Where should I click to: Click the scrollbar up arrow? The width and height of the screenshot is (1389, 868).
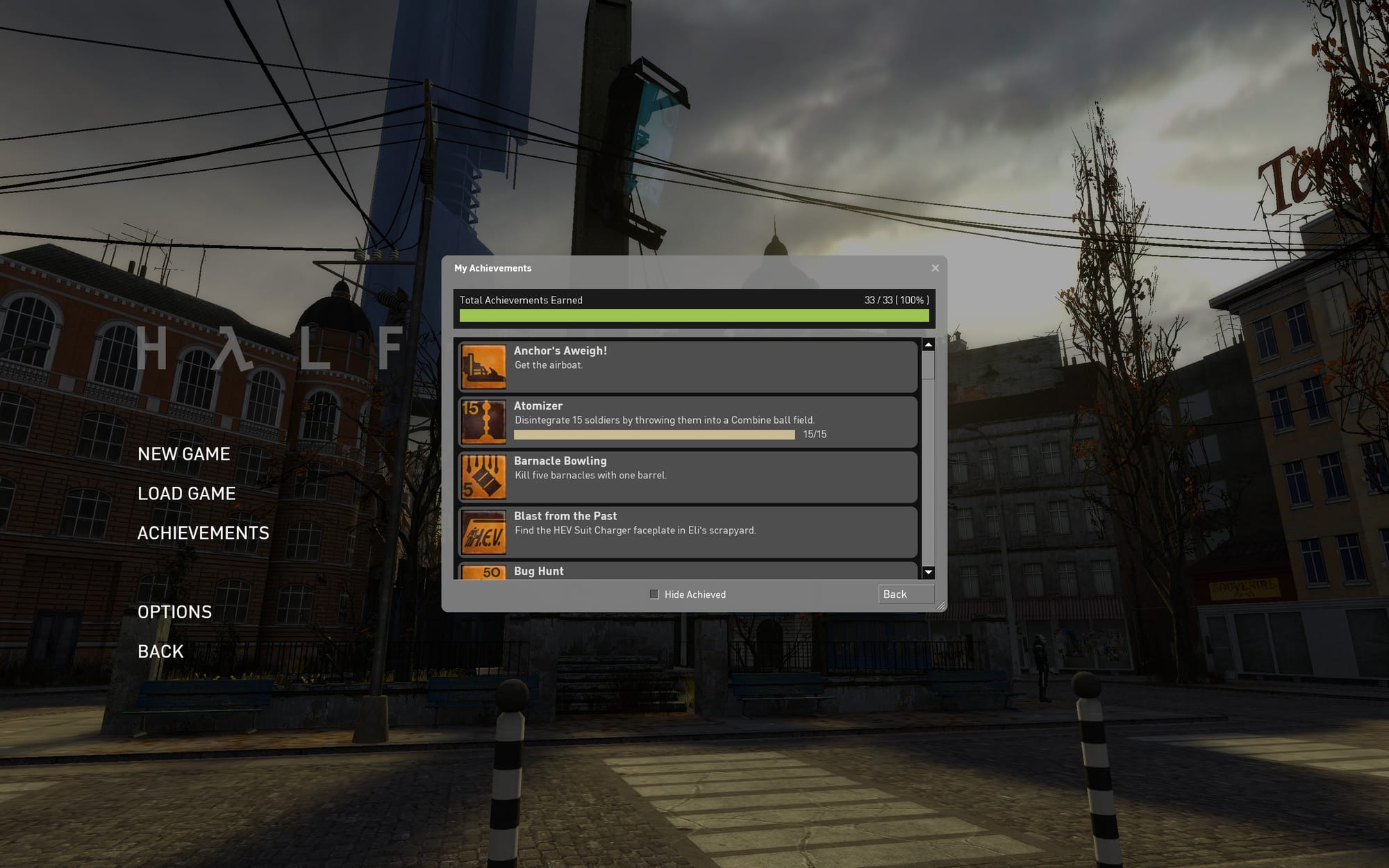[928, 344]
